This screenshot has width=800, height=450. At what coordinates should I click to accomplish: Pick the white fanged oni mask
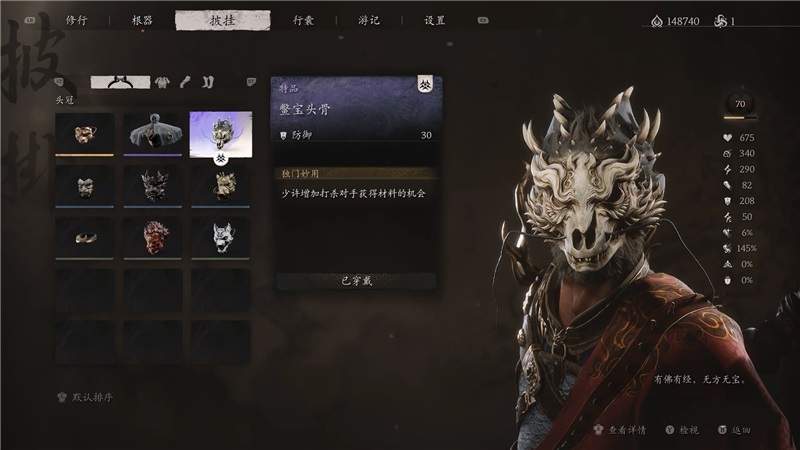pyautogui.click(x=220, y=235)
